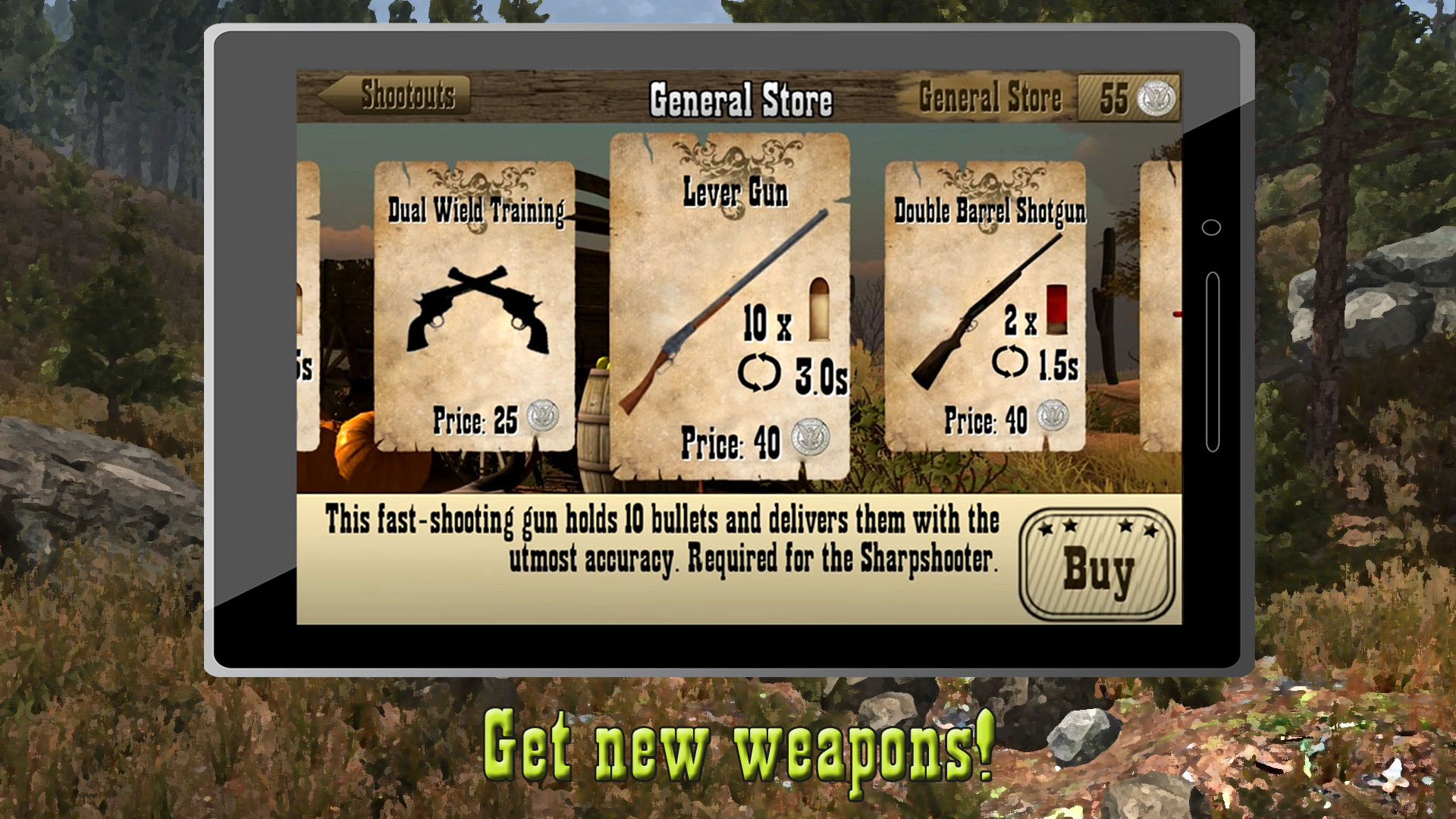
Task: Click the General Store title header
Action: [x=742, y=97]
